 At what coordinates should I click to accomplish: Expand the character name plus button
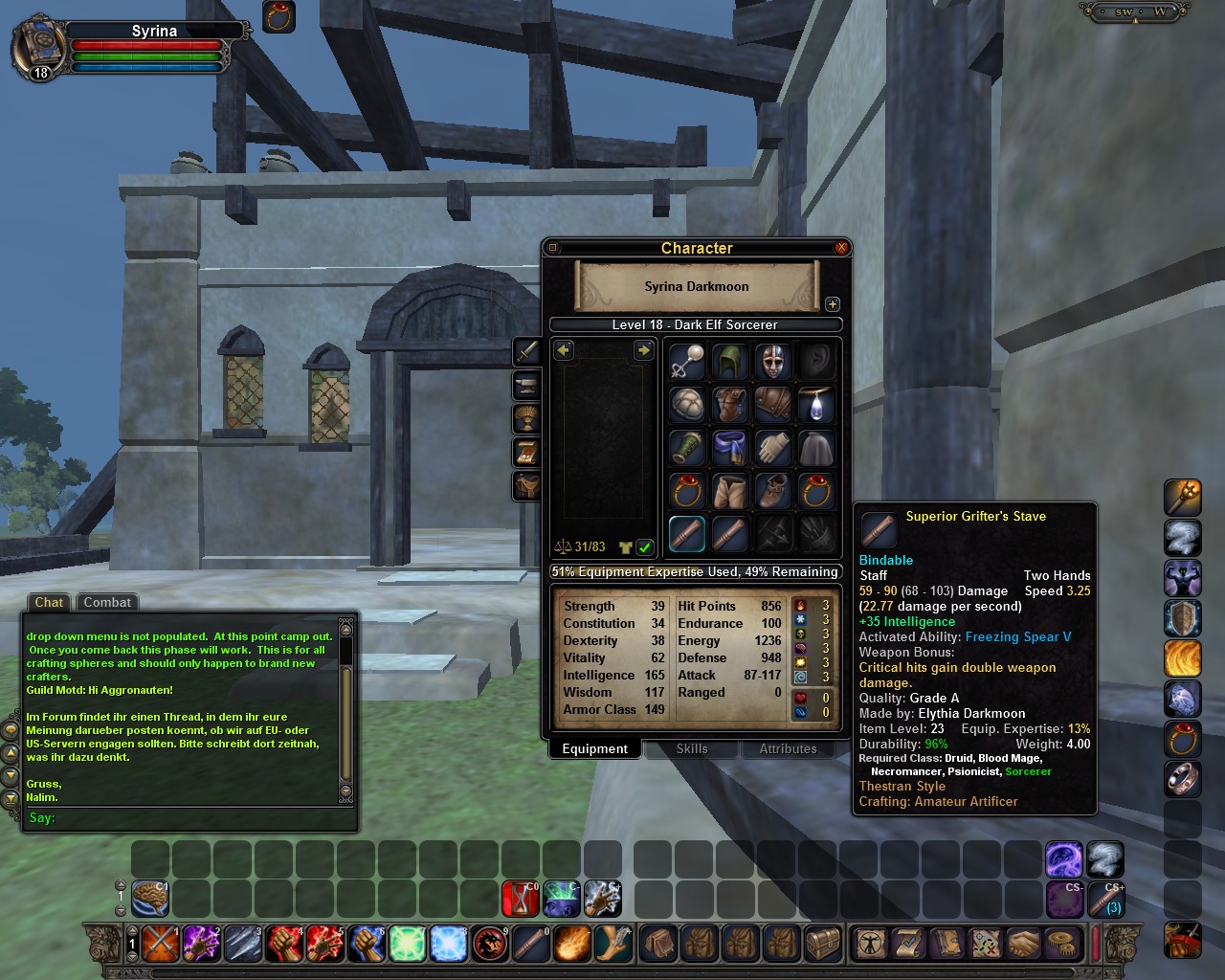click(x=833, y=304)
